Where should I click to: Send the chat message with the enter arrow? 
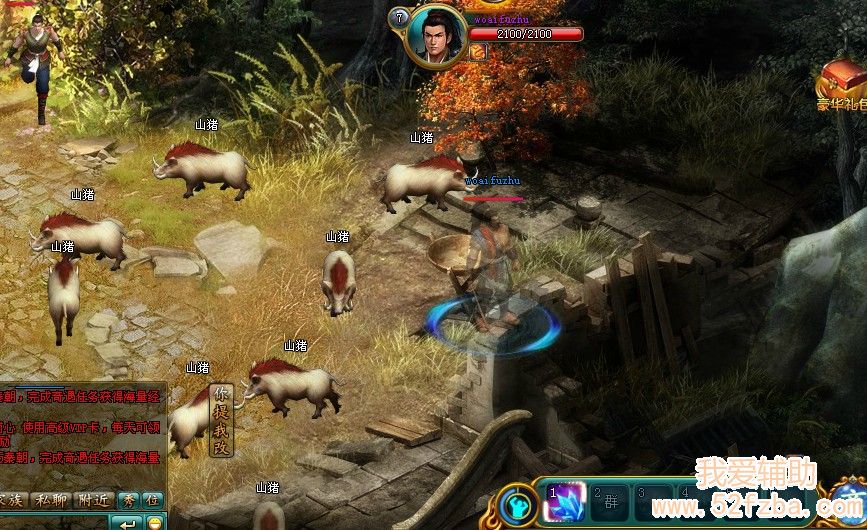tap(126, 523)
